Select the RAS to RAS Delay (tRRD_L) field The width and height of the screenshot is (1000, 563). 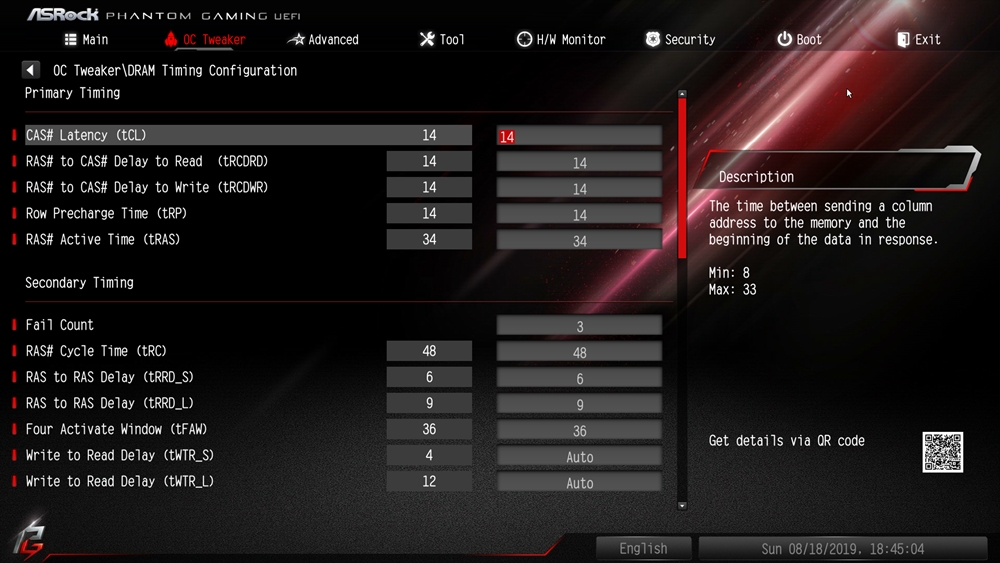tap(579, 404)
